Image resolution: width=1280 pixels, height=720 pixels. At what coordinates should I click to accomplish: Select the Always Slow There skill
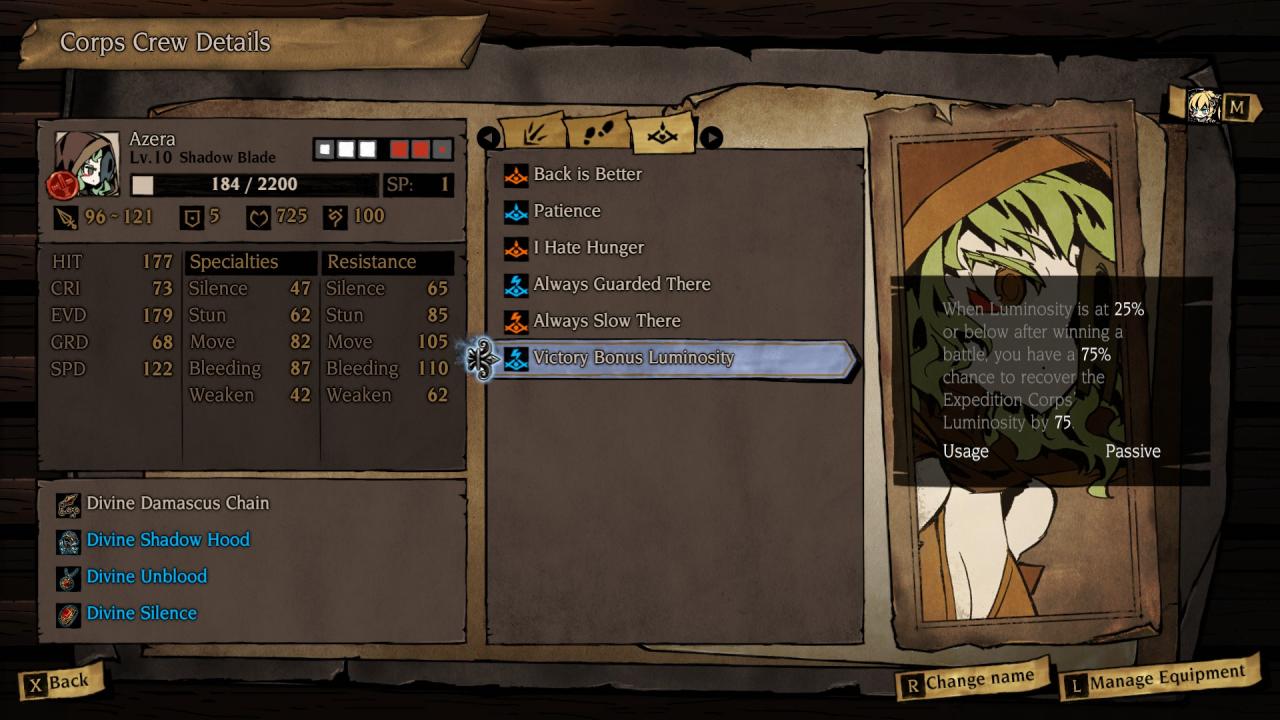(606, 321)
